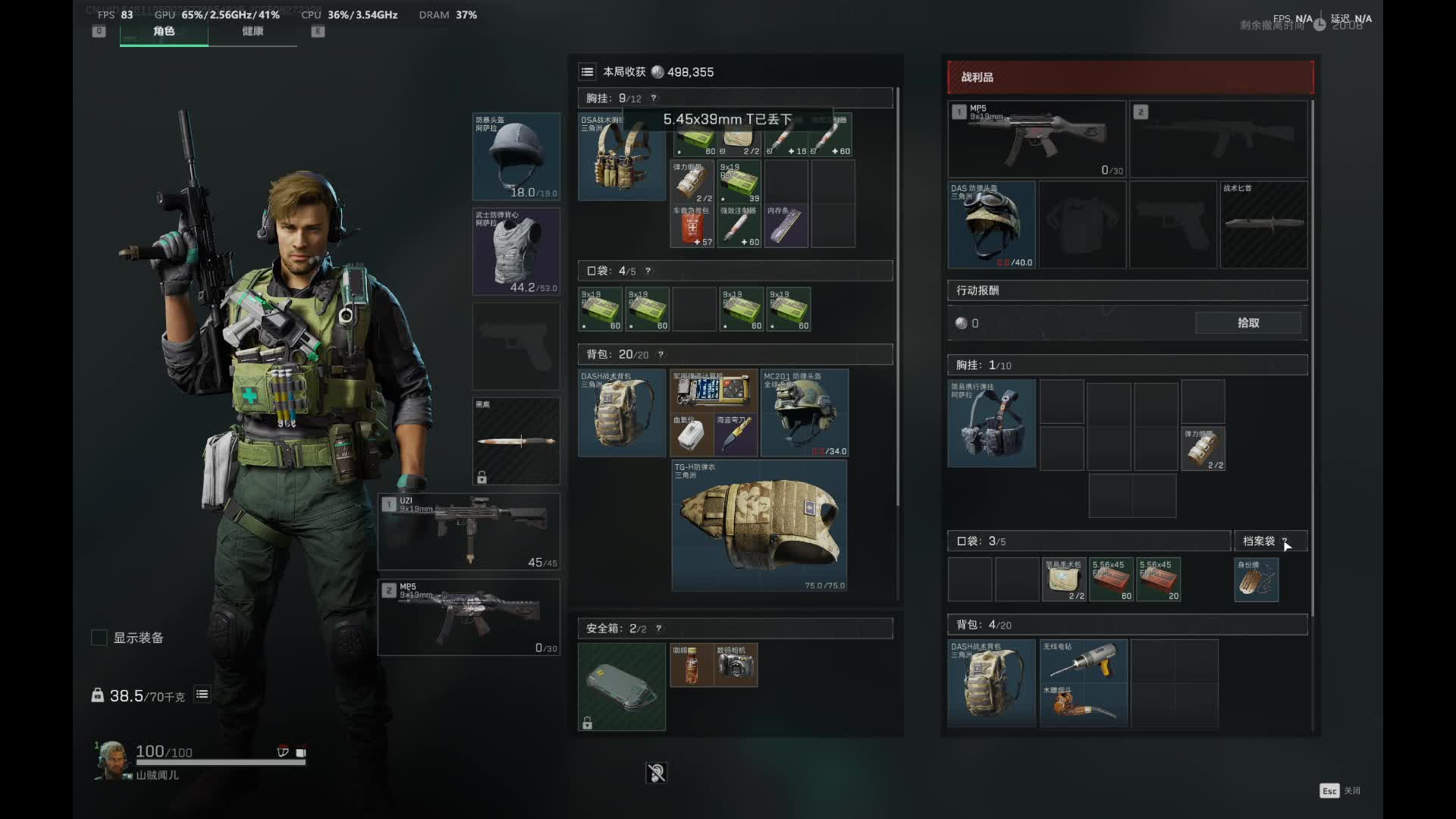
Task: Pick the MC201 helmet in backpack
Action: (805, 413)
